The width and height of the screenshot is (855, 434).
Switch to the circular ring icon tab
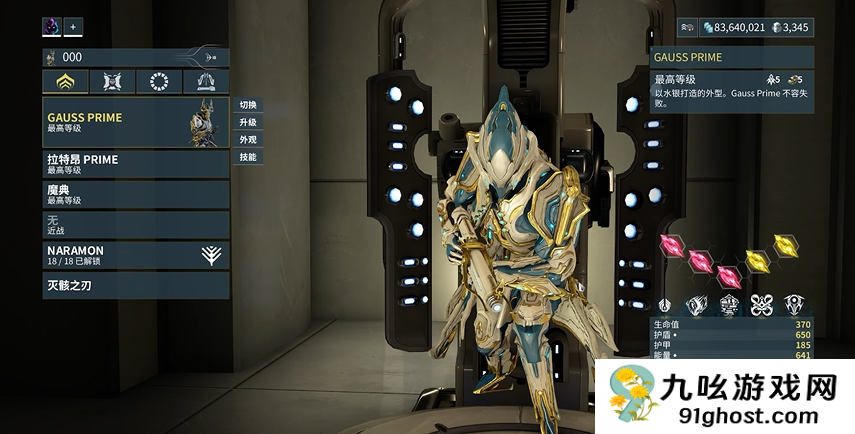click(159, 82)
